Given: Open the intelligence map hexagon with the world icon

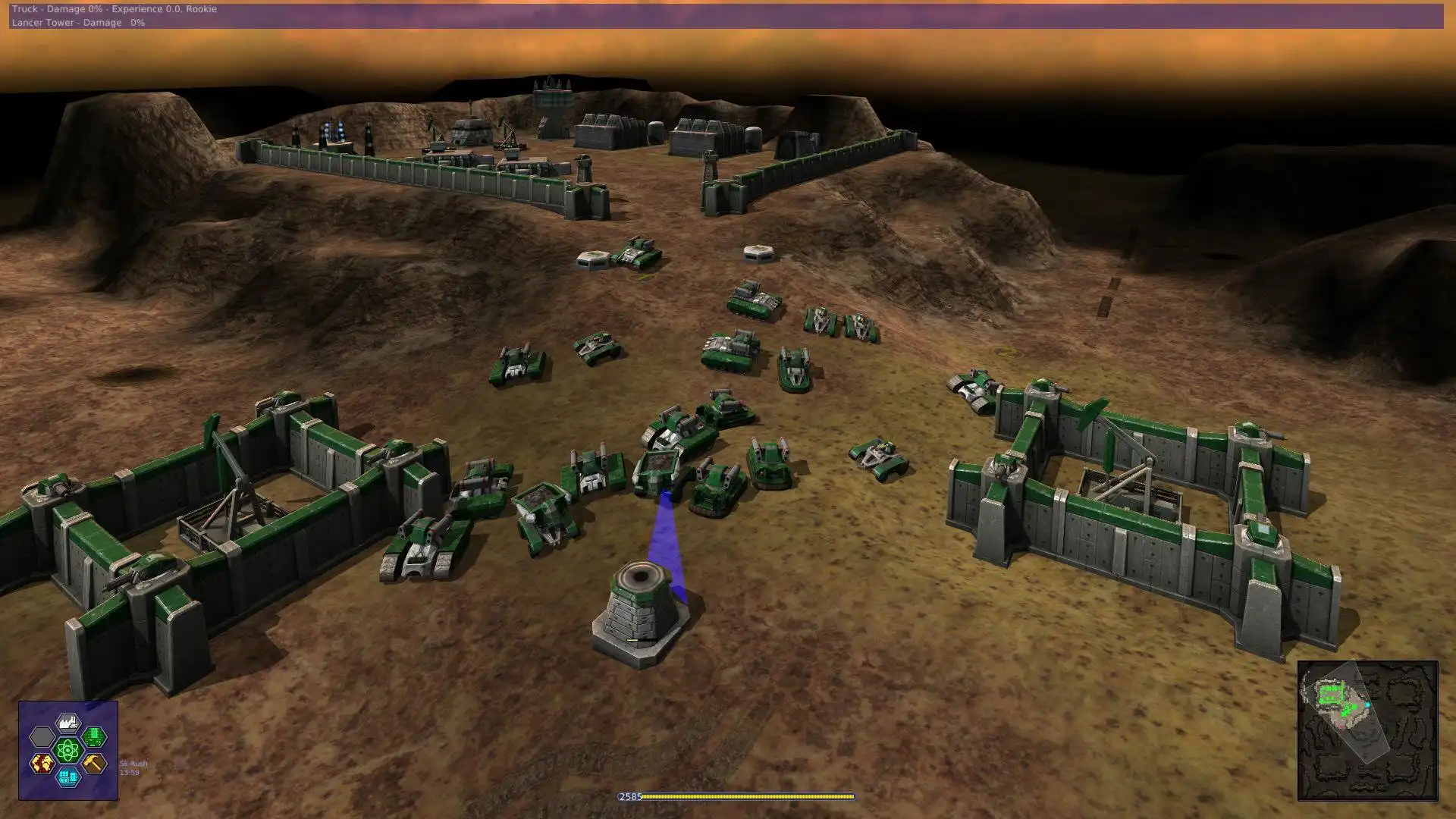Looking at the screenshot, I should [42, 763].
